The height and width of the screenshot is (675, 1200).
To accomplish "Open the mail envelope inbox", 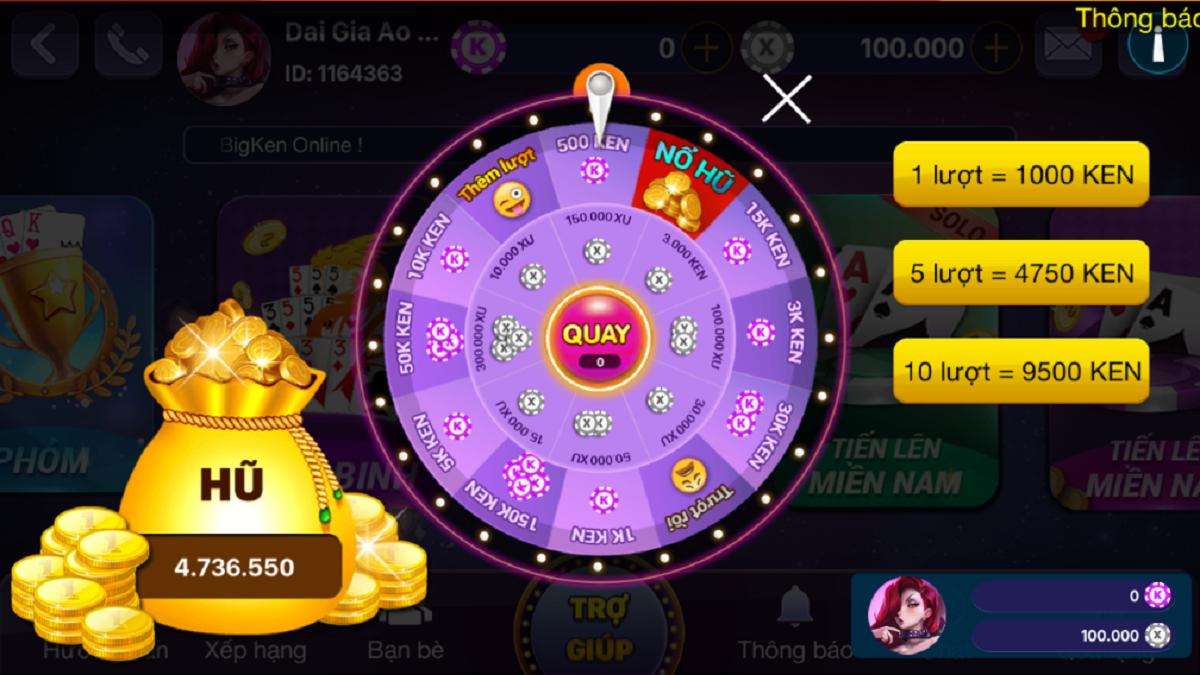I will (x=1067, y=47).
